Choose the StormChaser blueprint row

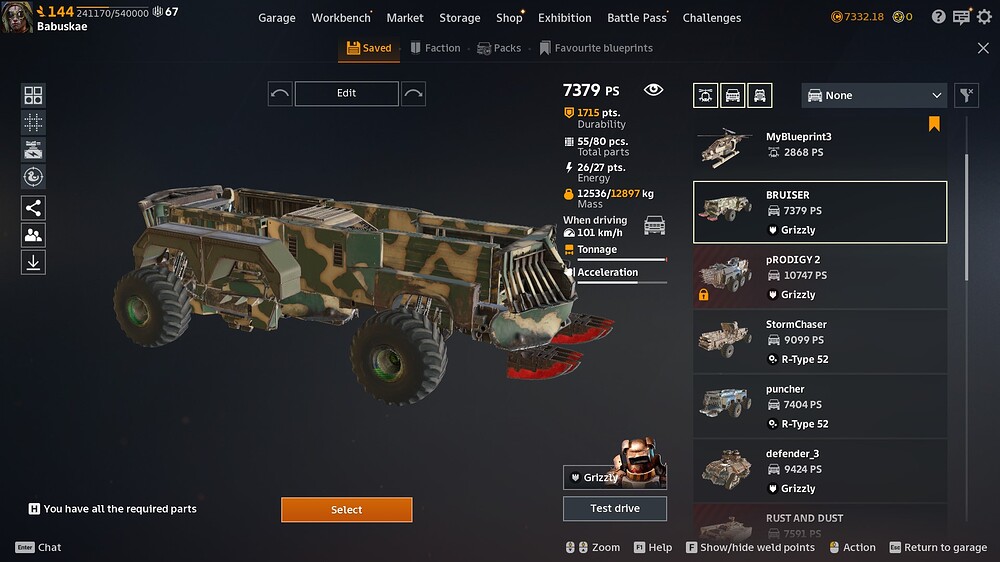tap(820, 341)
